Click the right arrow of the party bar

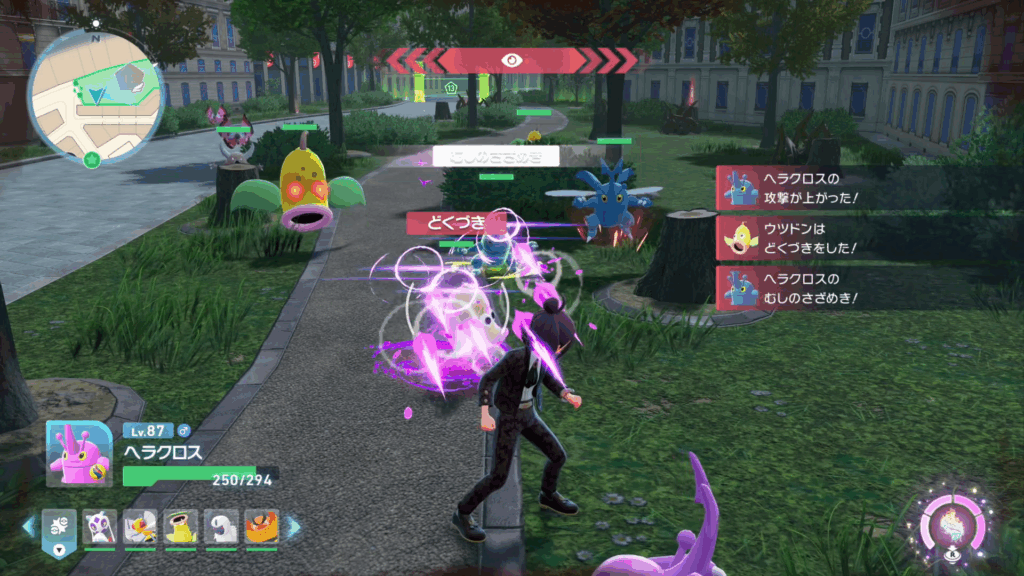coord(294,526)
